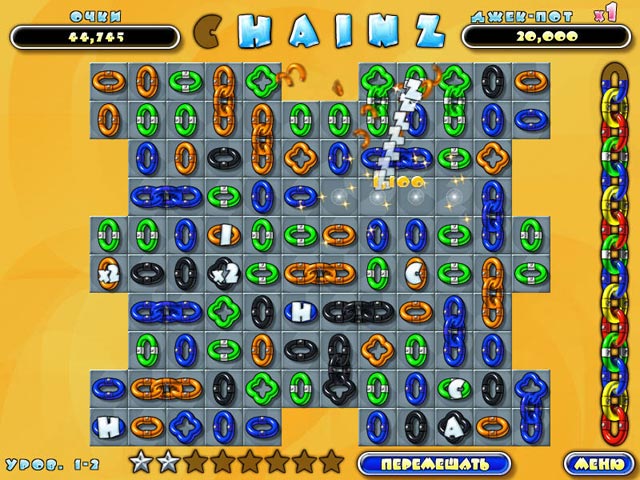Select the orange link tile marked x2
The width and height of the screenshot is (640, 480).
[108, 271]
